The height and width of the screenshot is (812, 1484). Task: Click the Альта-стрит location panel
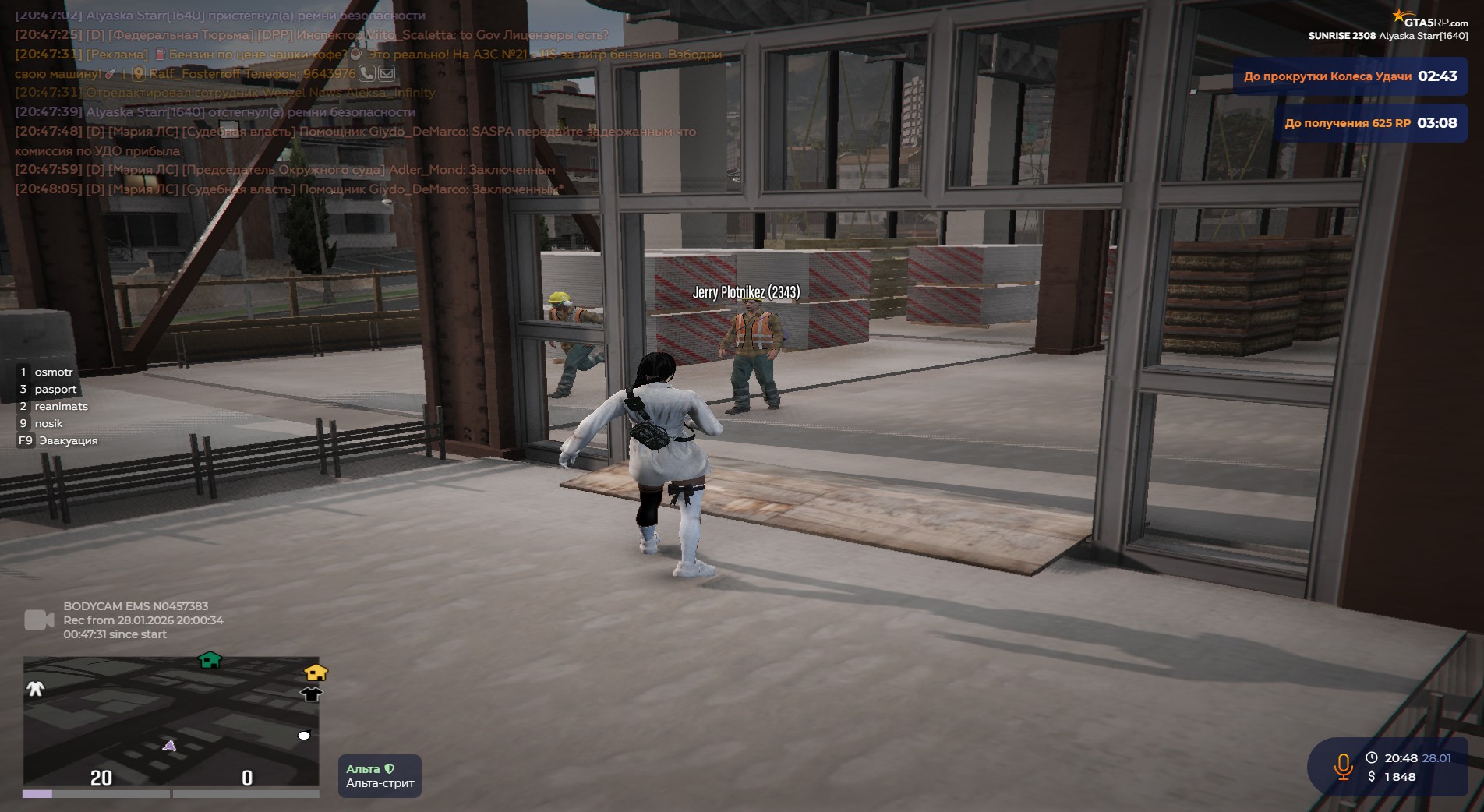[x=380, y=776]
